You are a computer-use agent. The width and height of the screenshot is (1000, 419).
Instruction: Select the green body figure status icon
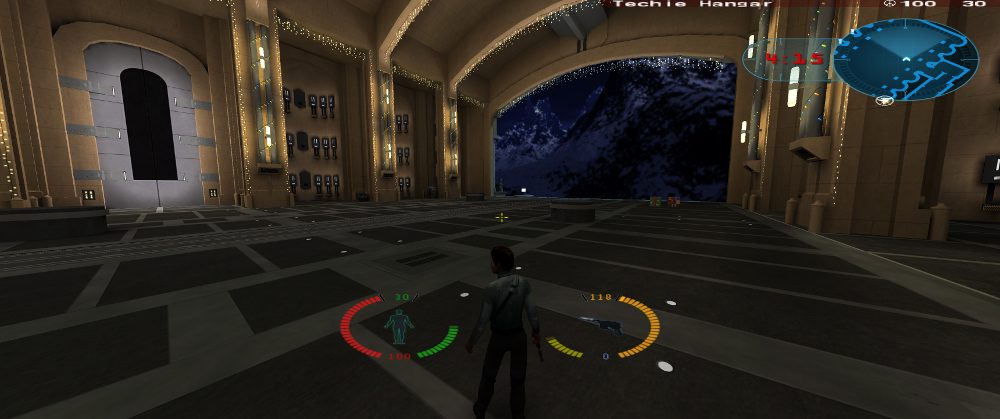[x=399, y=326]
